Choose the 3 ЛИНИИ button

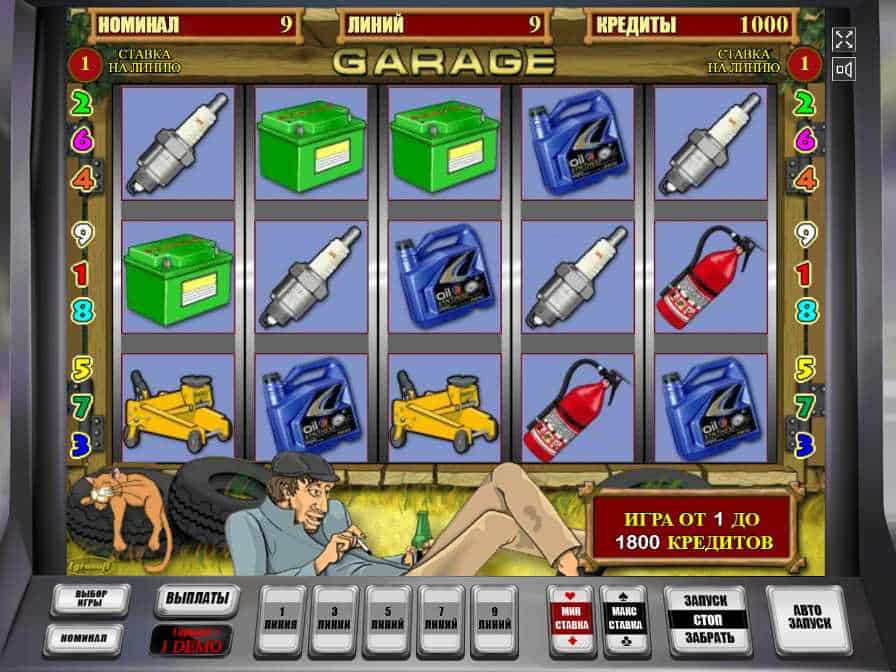pos(334,620)
